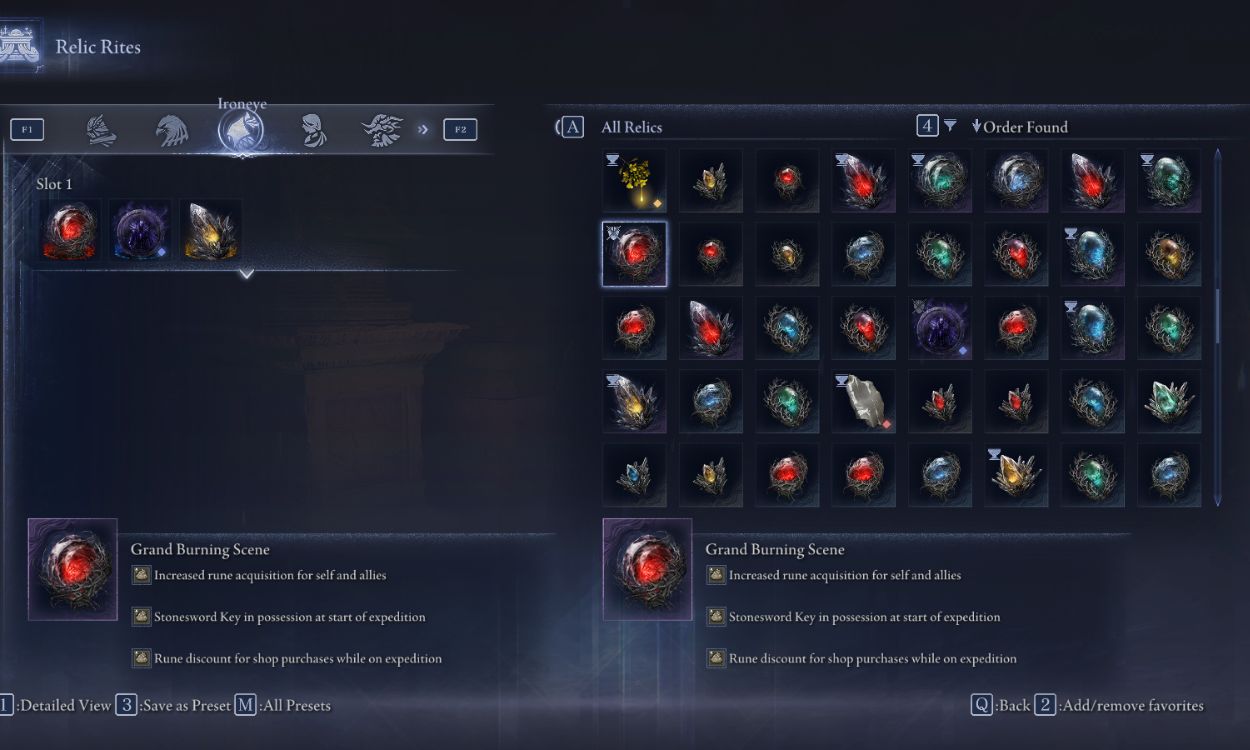Switch to the eagle head character tab
The width and height of the screenshot is (1250, 750).
coord(171,130)
